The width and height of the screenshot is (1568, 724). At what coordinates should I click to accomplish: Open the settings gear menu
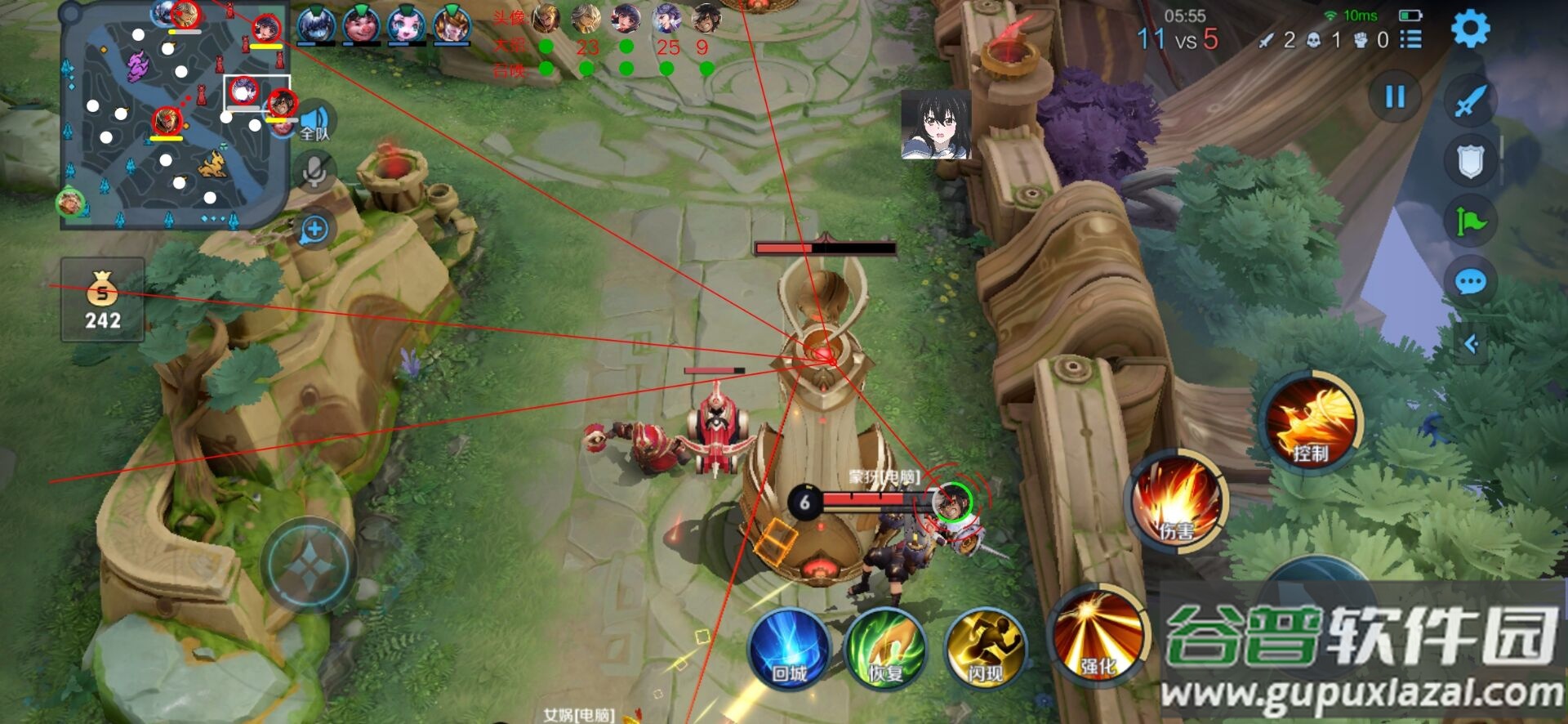(1470, 29)
